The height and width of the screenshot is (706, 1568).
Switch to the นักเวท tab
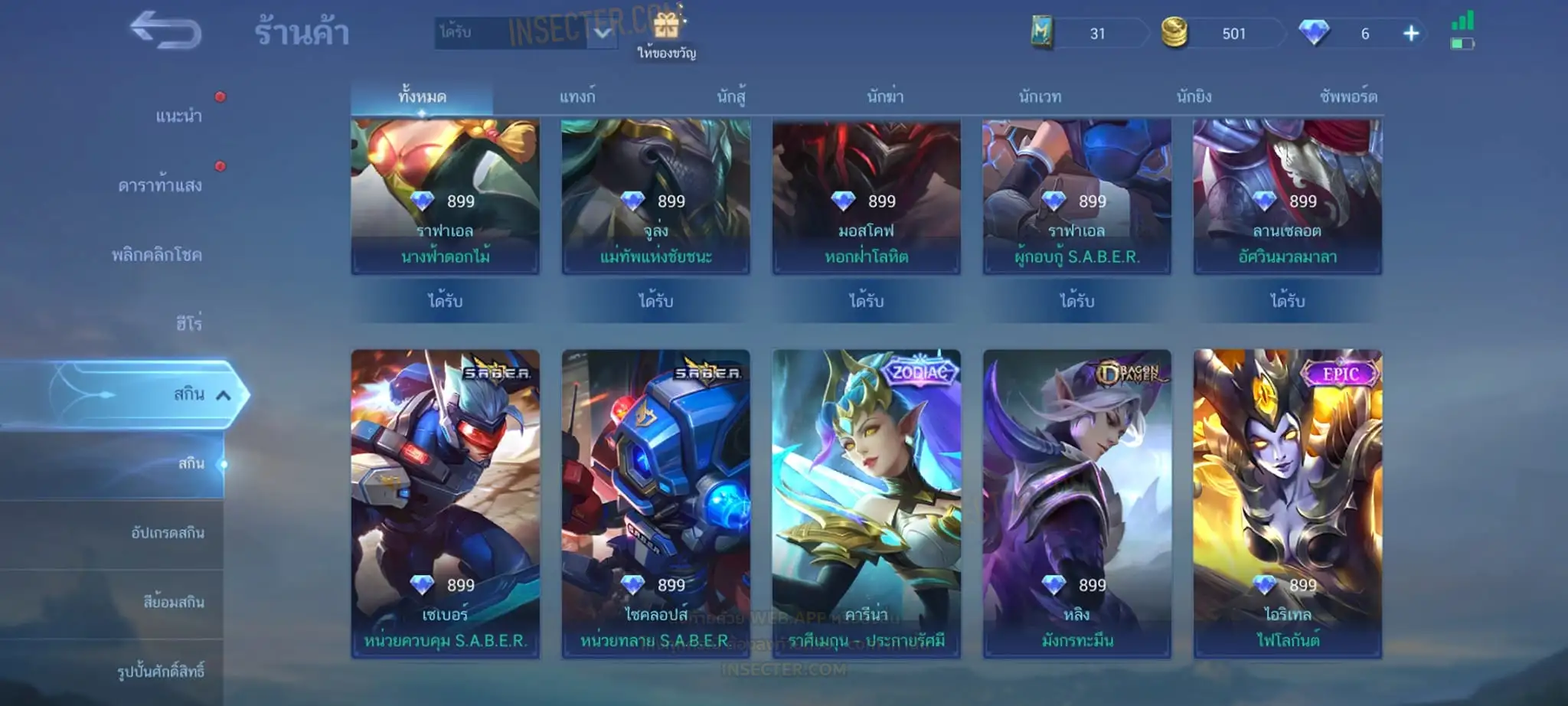[1040, 97]
